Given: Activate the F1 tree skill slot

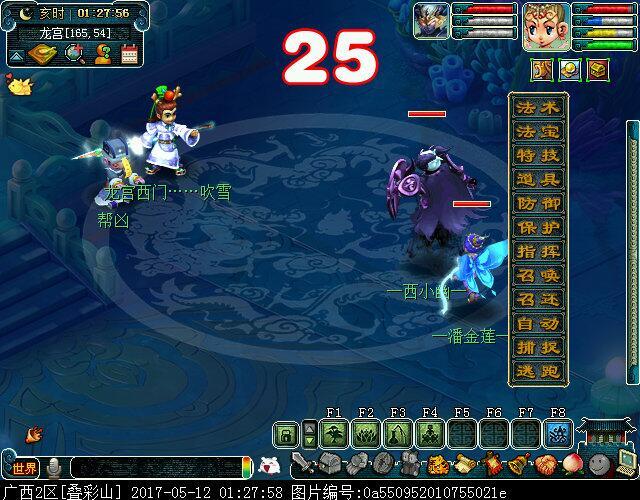Looking at the screenshot, I should (334, 434).
